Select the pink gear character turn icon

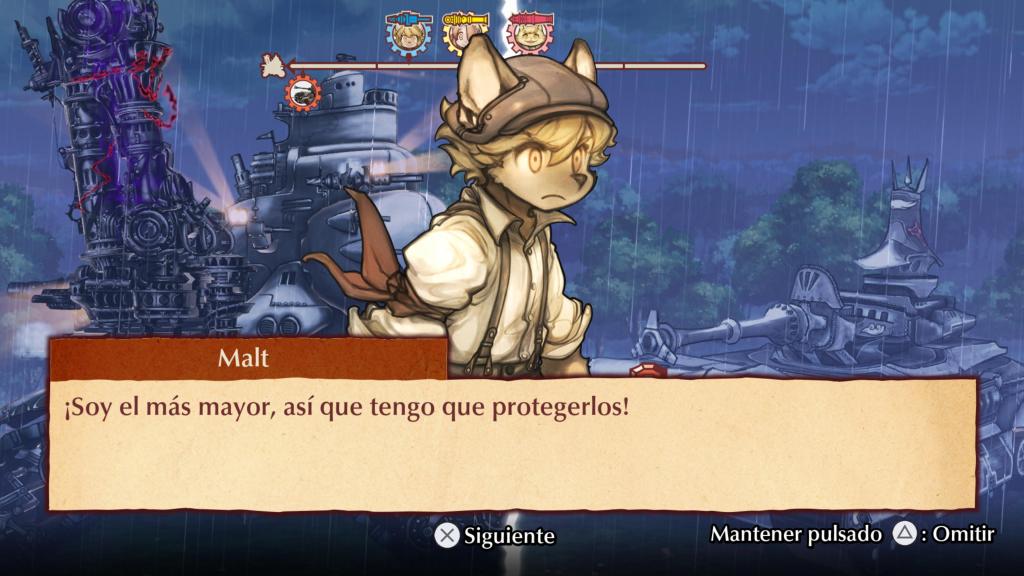pos(530,34)
